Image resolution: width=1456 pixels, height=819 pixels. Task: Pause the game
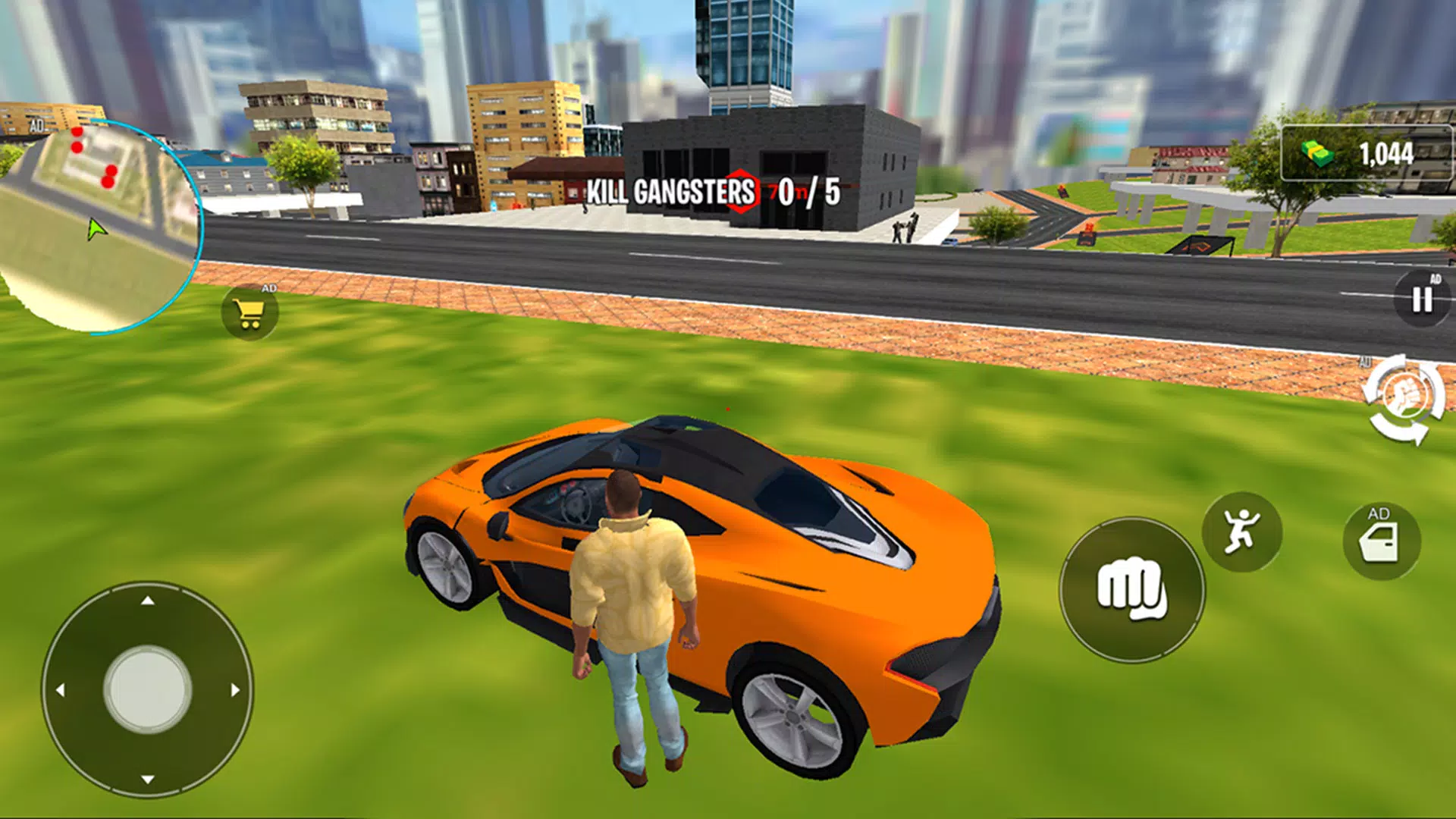point(1422,300)
